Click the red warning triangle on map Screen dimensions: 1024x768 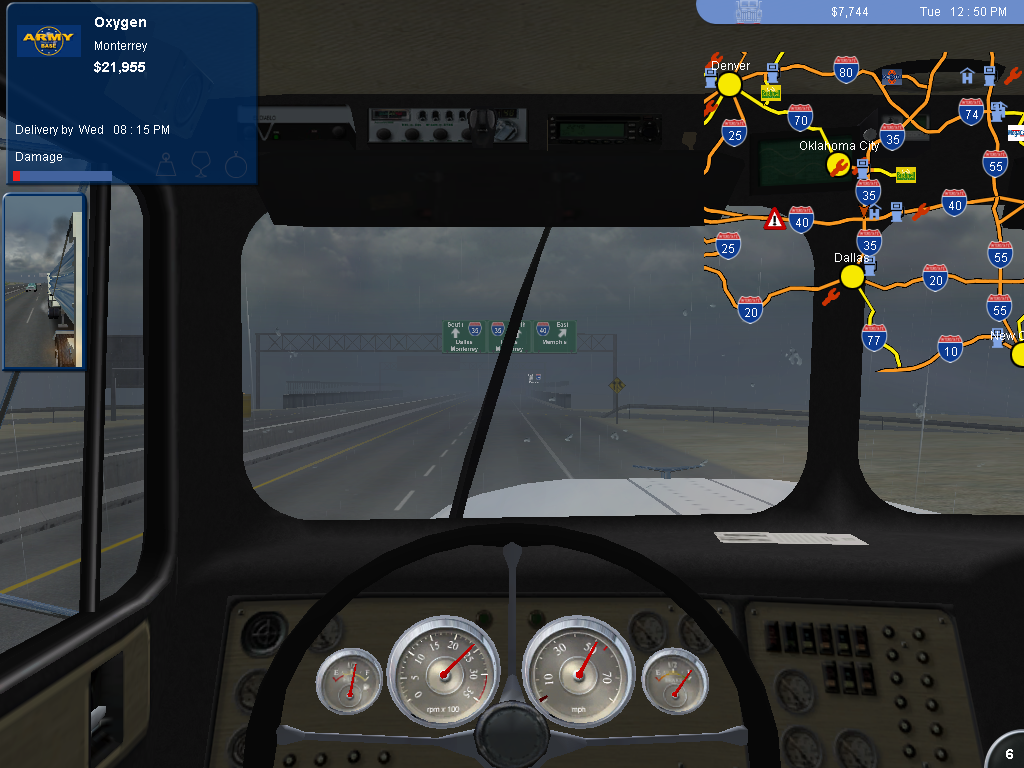click(774, 219)
